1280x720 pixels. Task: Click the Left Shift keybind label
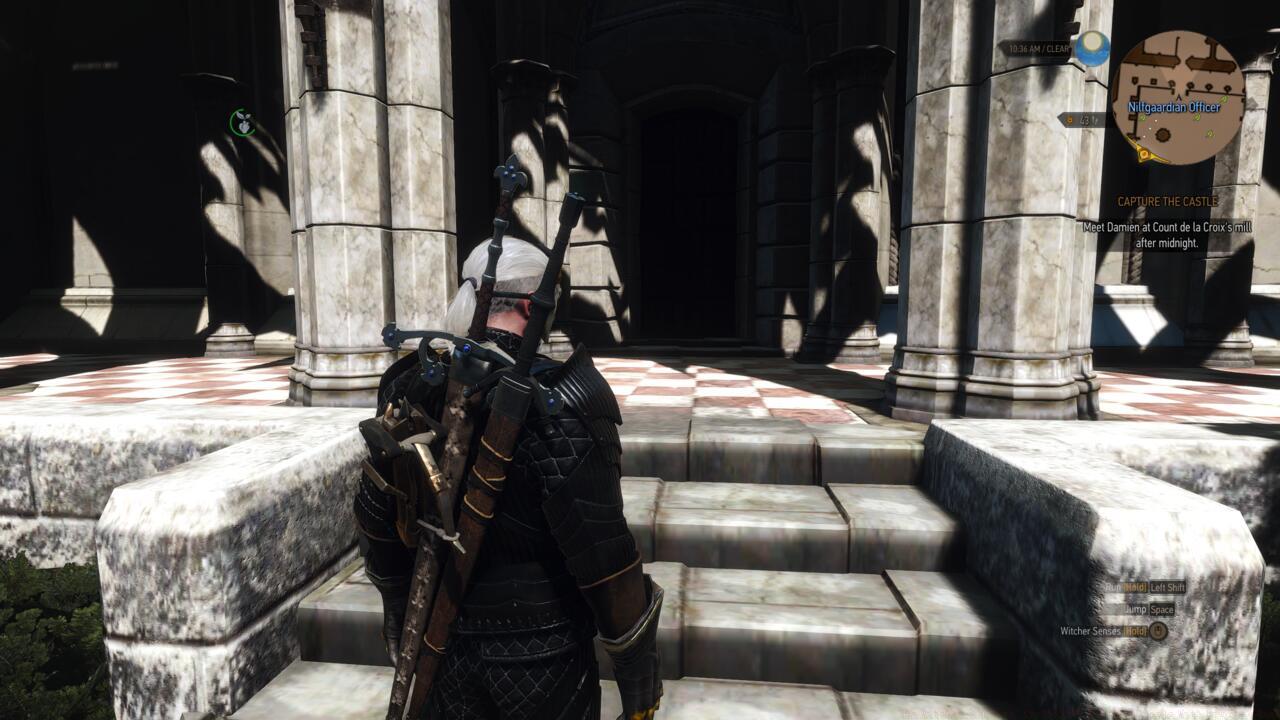(x=1168, y=587)
